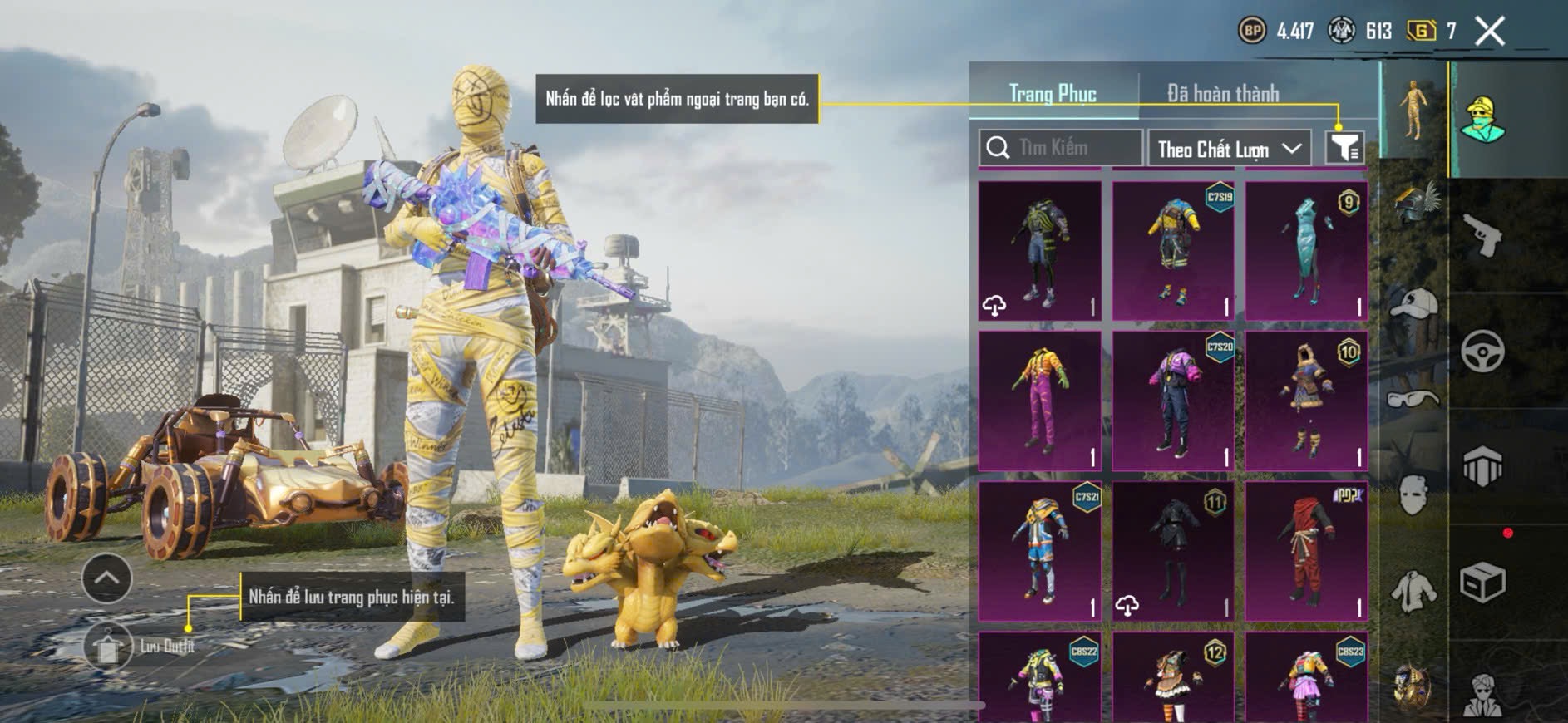Open the glasses accessory category
The image size is (1568, 723).
(1413, 399)
